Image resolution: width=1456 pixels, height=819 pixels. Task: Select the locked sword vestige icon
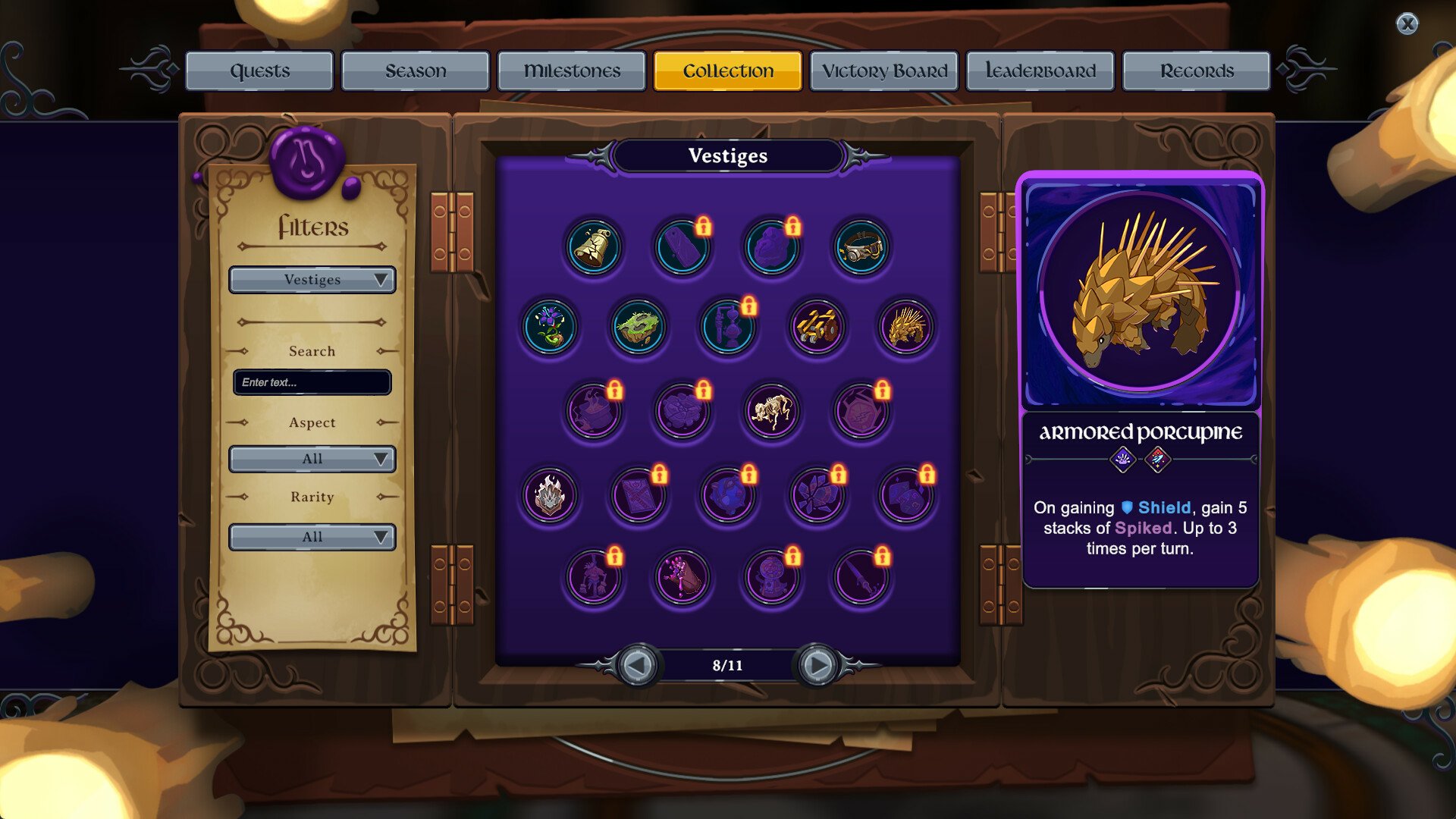[861, 576]
